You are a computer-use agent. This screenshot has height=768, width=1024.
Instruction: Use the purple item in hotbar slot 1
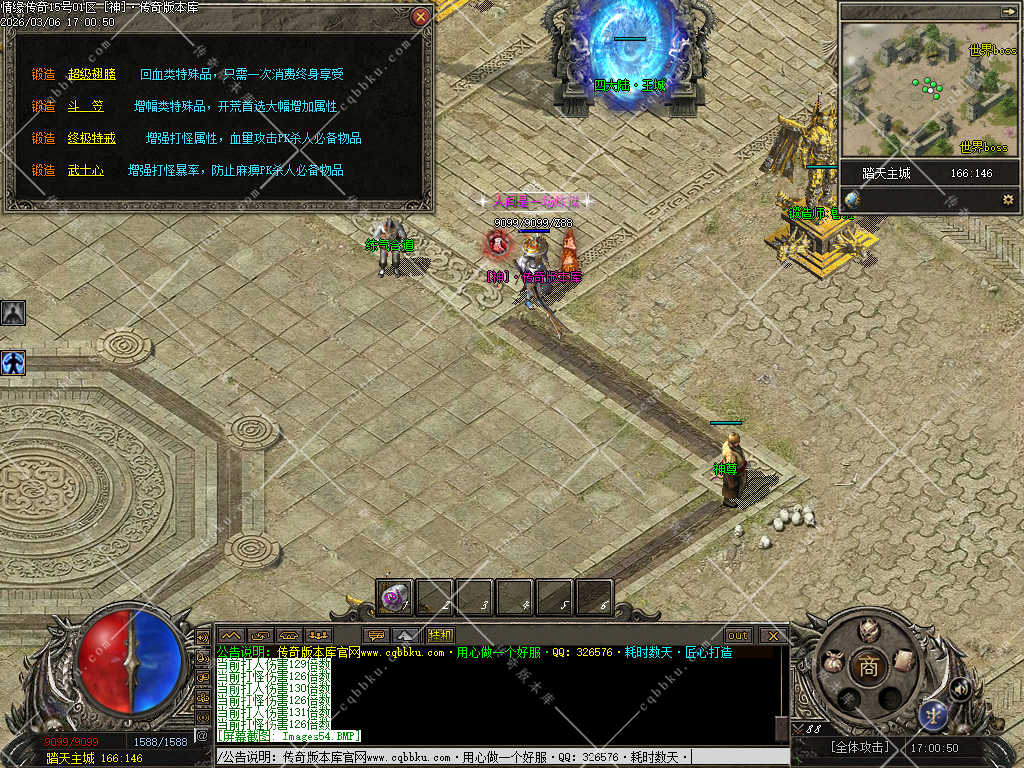point(395,598)
